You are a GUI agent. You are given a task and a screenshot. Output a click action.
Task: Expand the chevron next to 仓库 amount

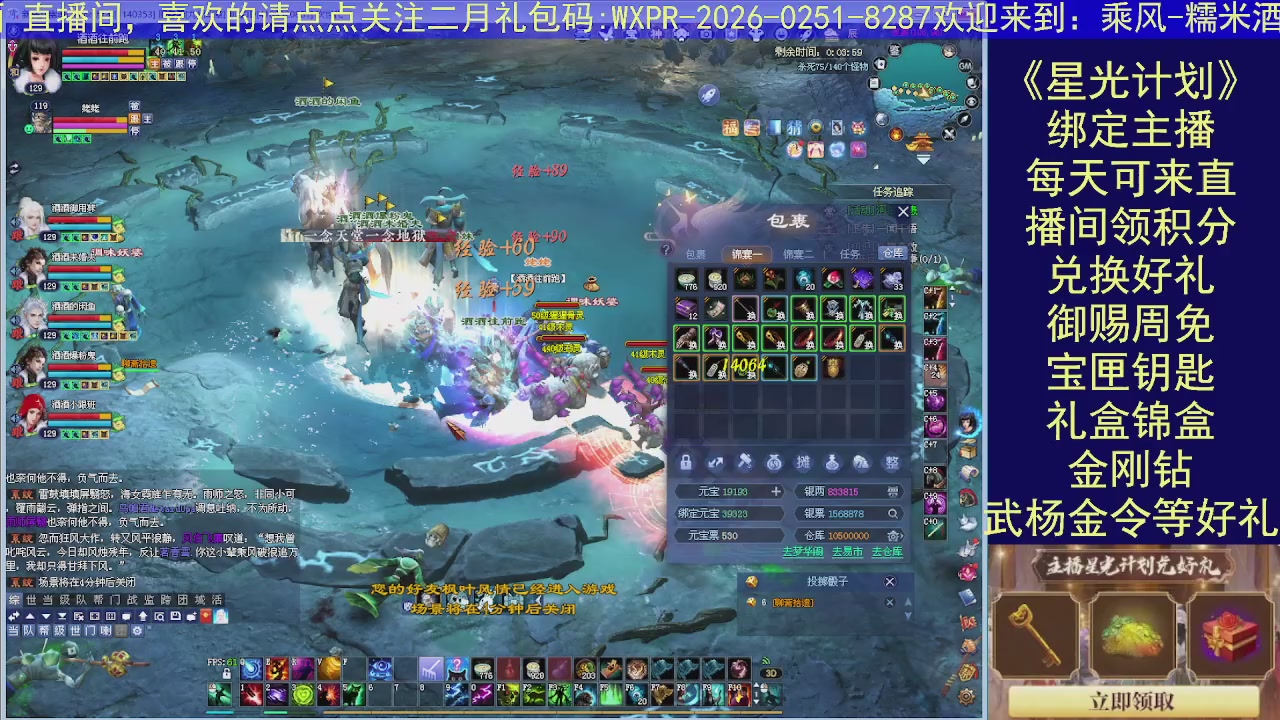[x=903, y=535]
